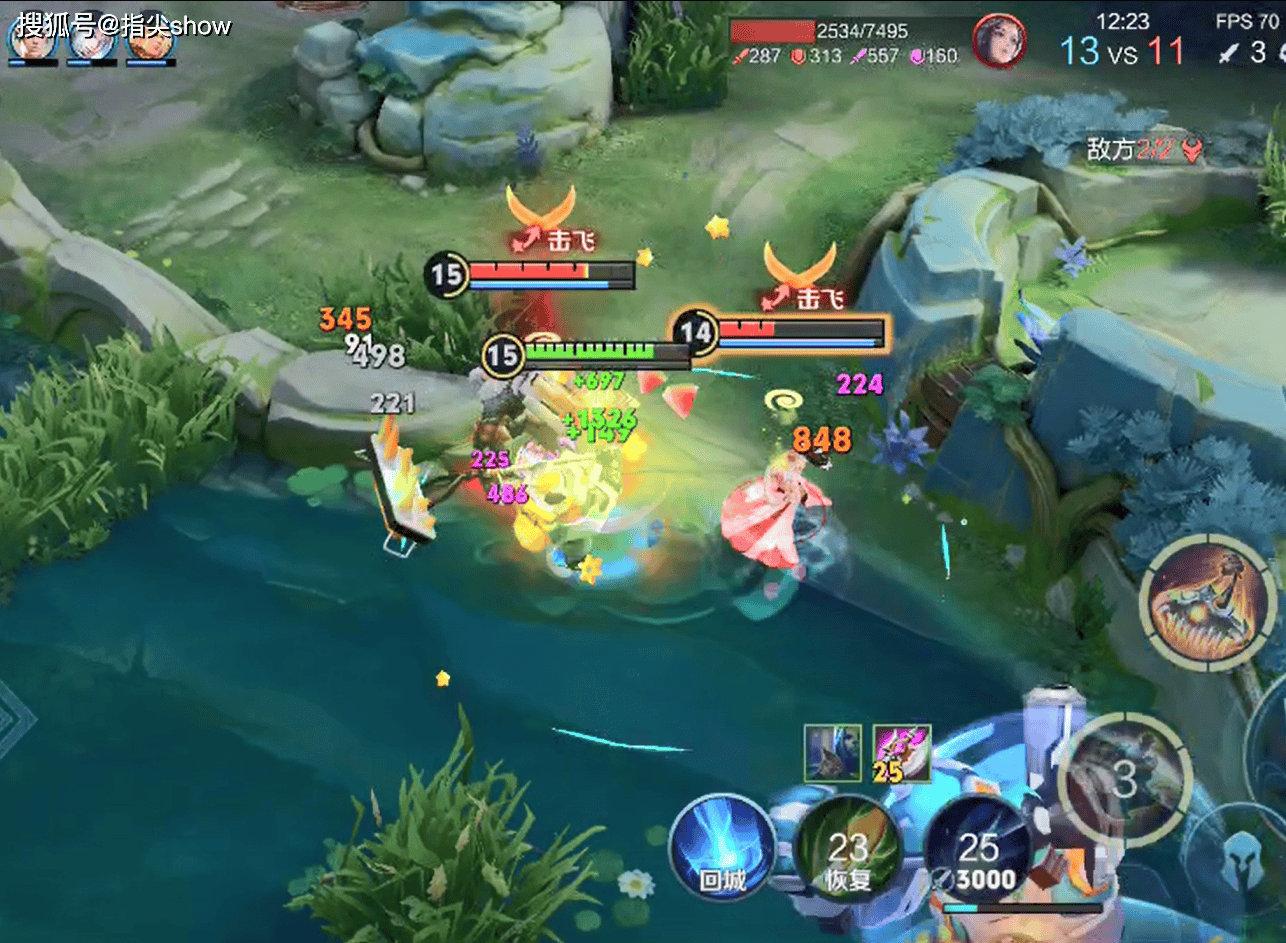Select the orange-haired teammate portrait
Image resolution: width=1286 pixels, height=943 pixels.
click(152, 38)
